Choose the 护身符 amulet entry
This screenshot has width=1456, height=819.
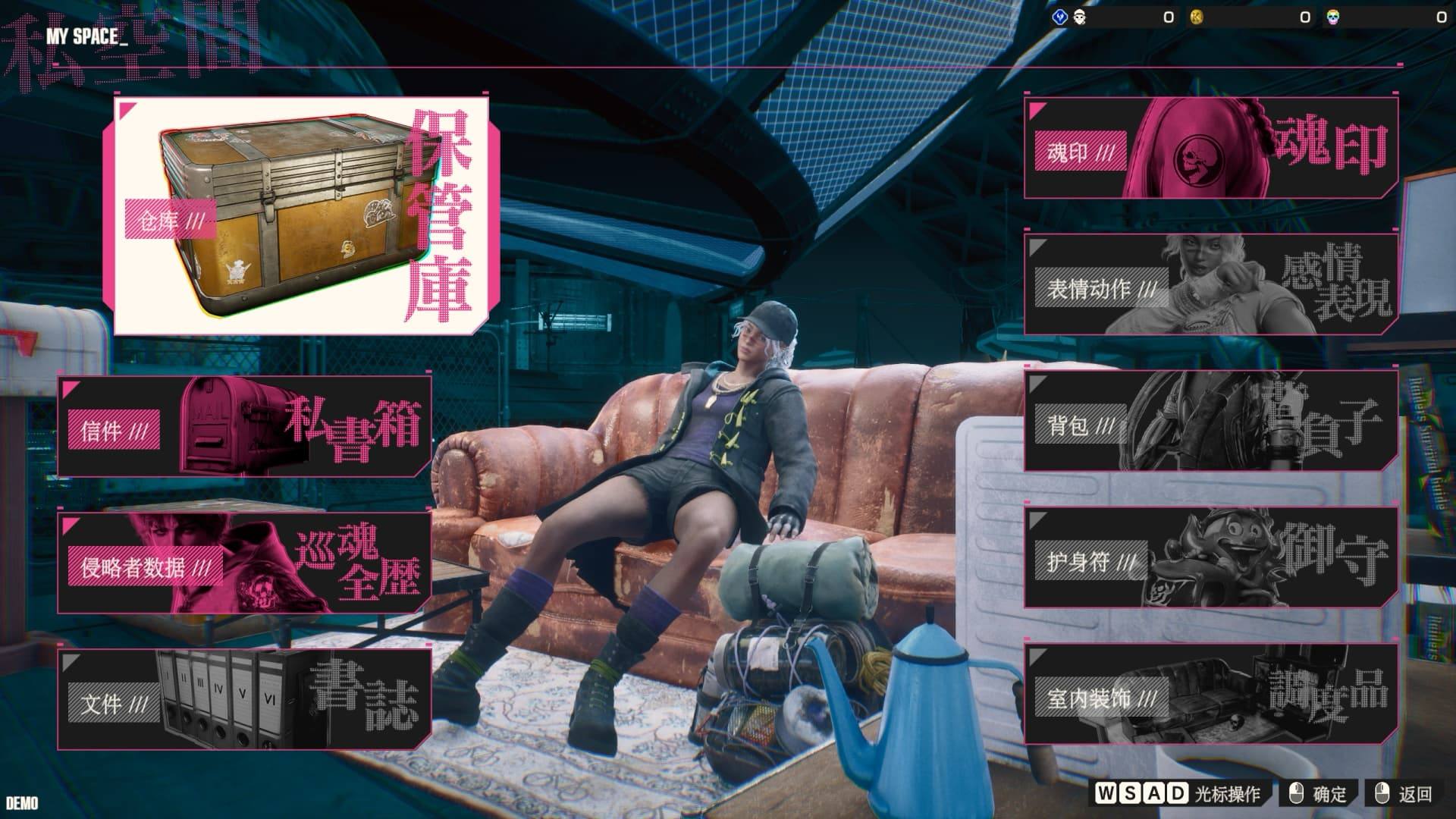(1210, 558)
